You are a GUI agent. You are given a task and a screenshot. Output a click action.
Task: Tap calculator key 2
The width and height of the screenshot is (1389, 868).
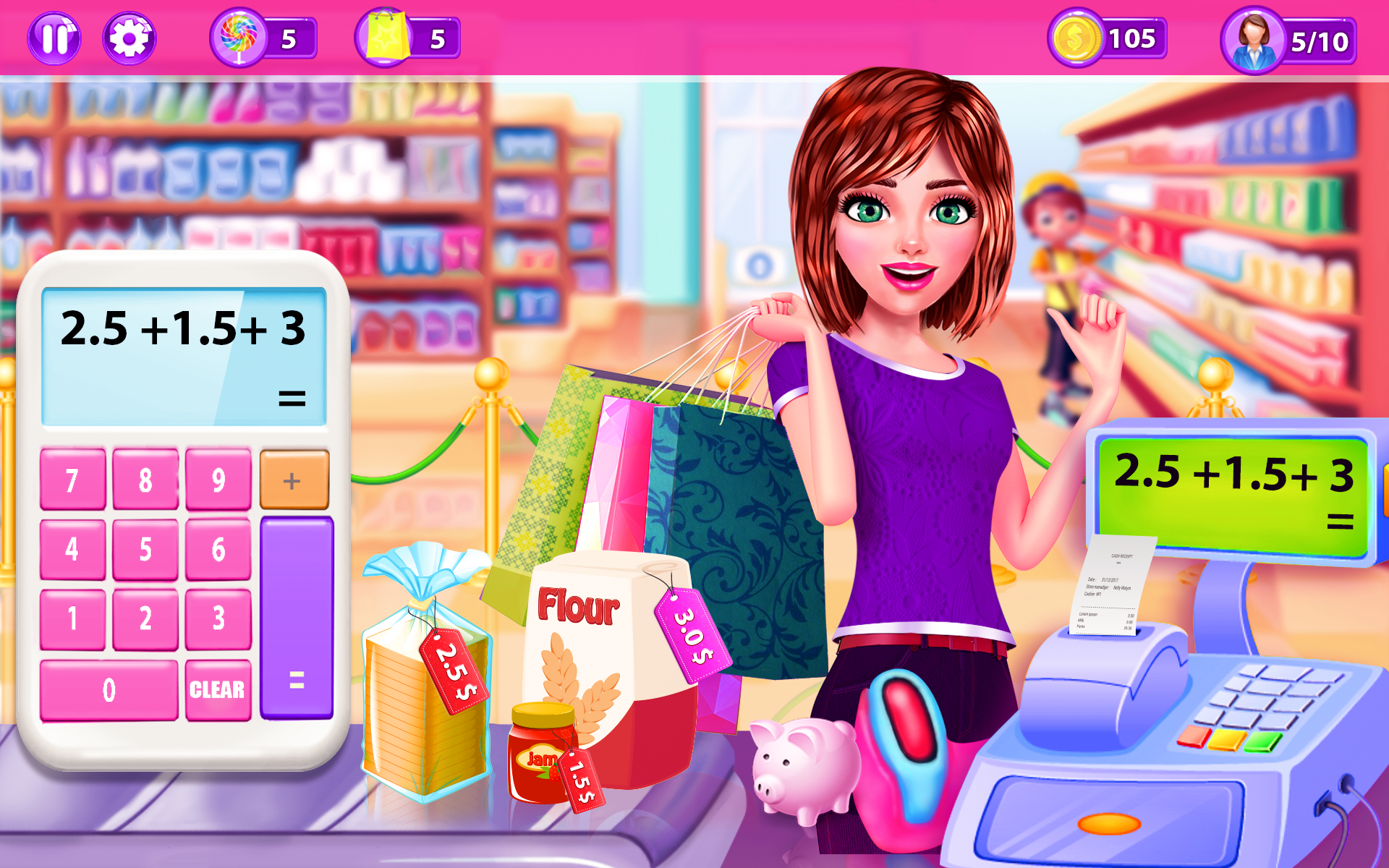pyautogui.click(x=145, y=618)
